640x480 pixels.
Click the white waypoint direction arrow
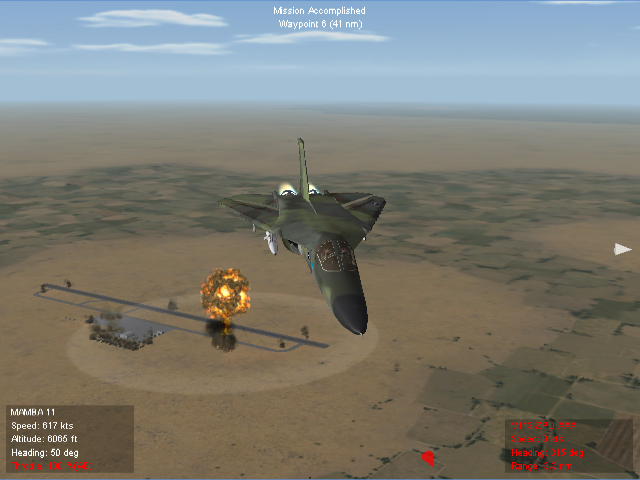pos(622,249)
